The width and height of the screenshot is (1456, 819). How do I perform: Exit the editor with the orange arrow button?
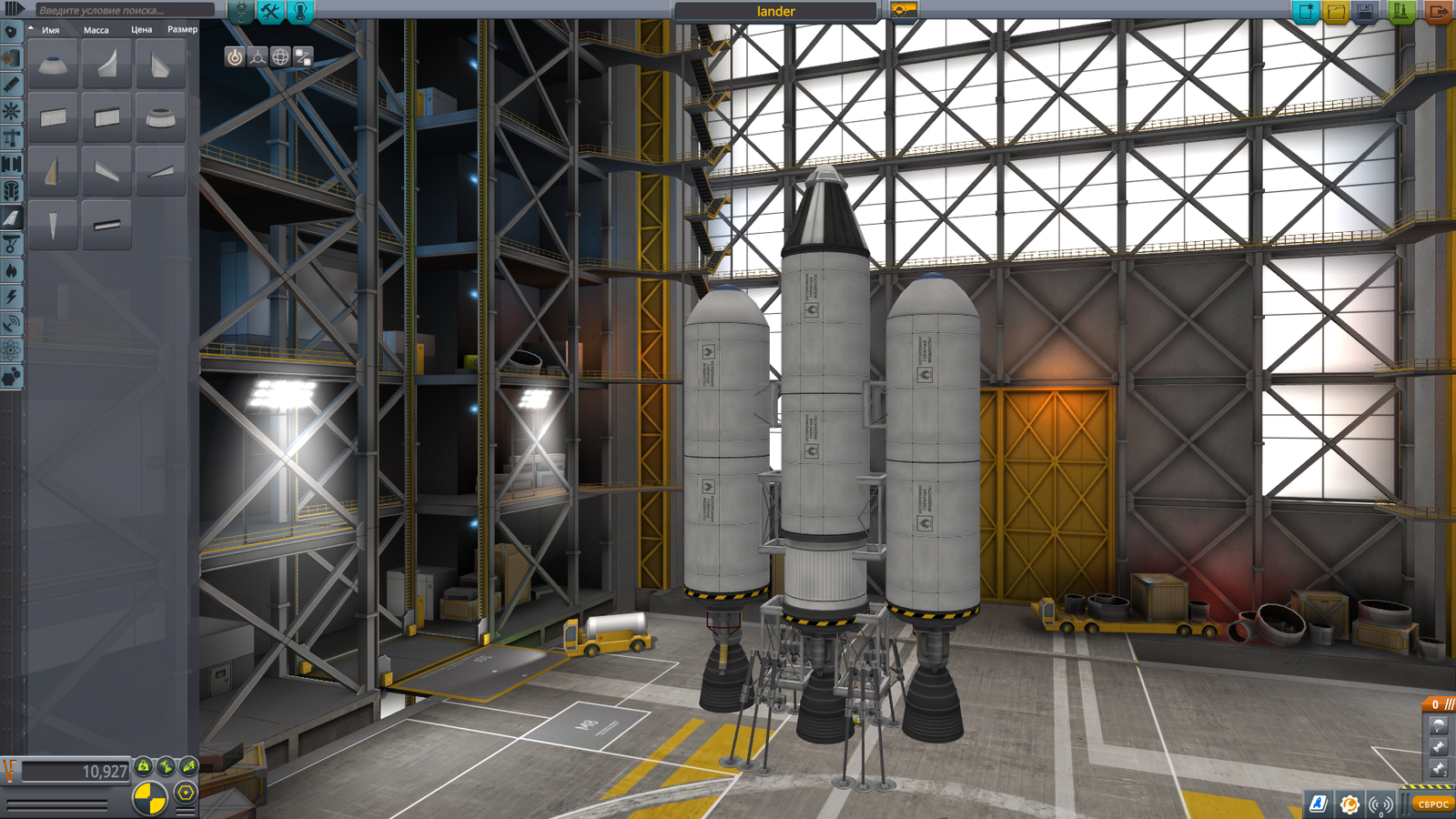point(1439,12)
